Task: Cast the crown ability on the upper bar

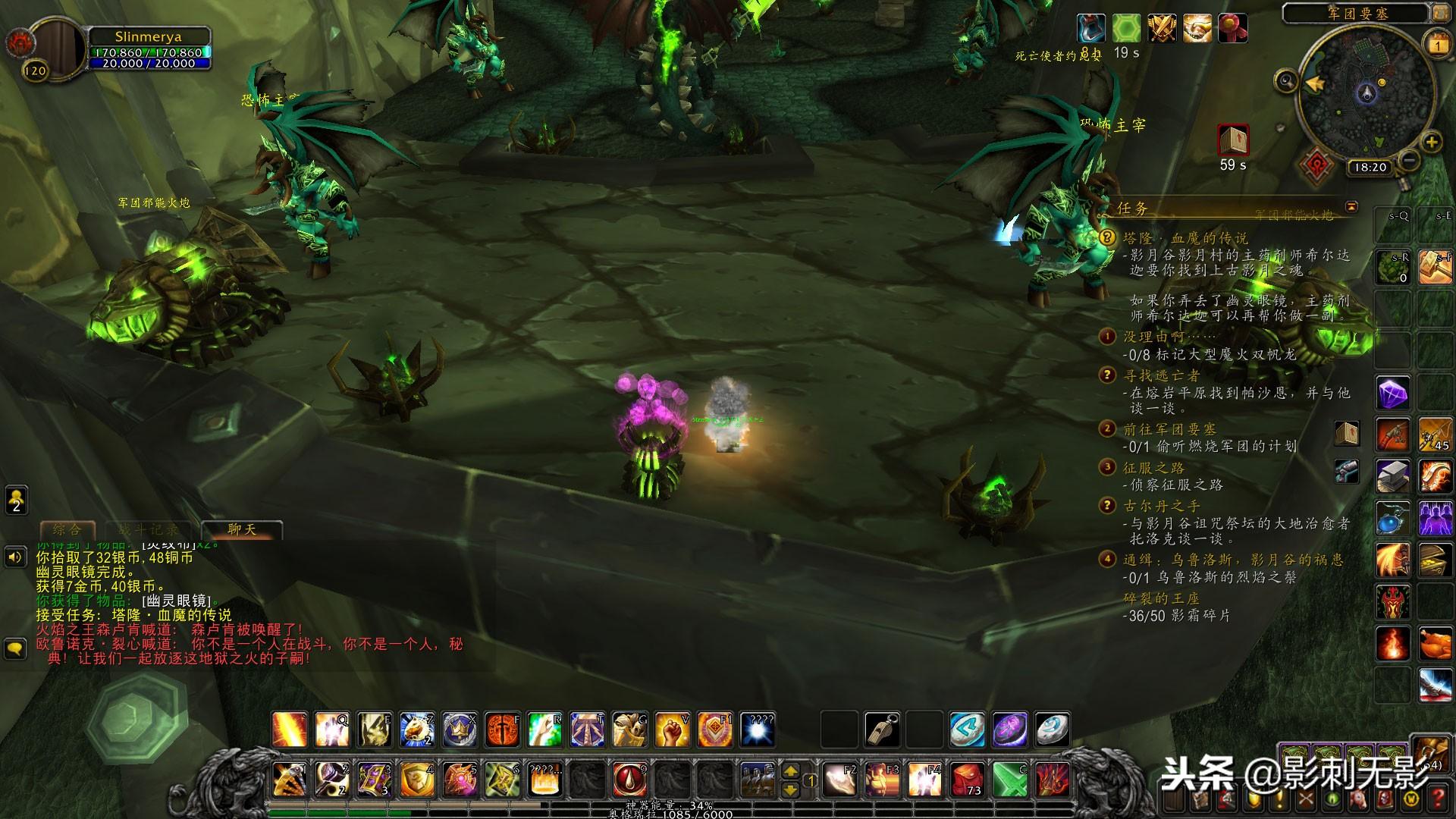Action: [460, 730]
